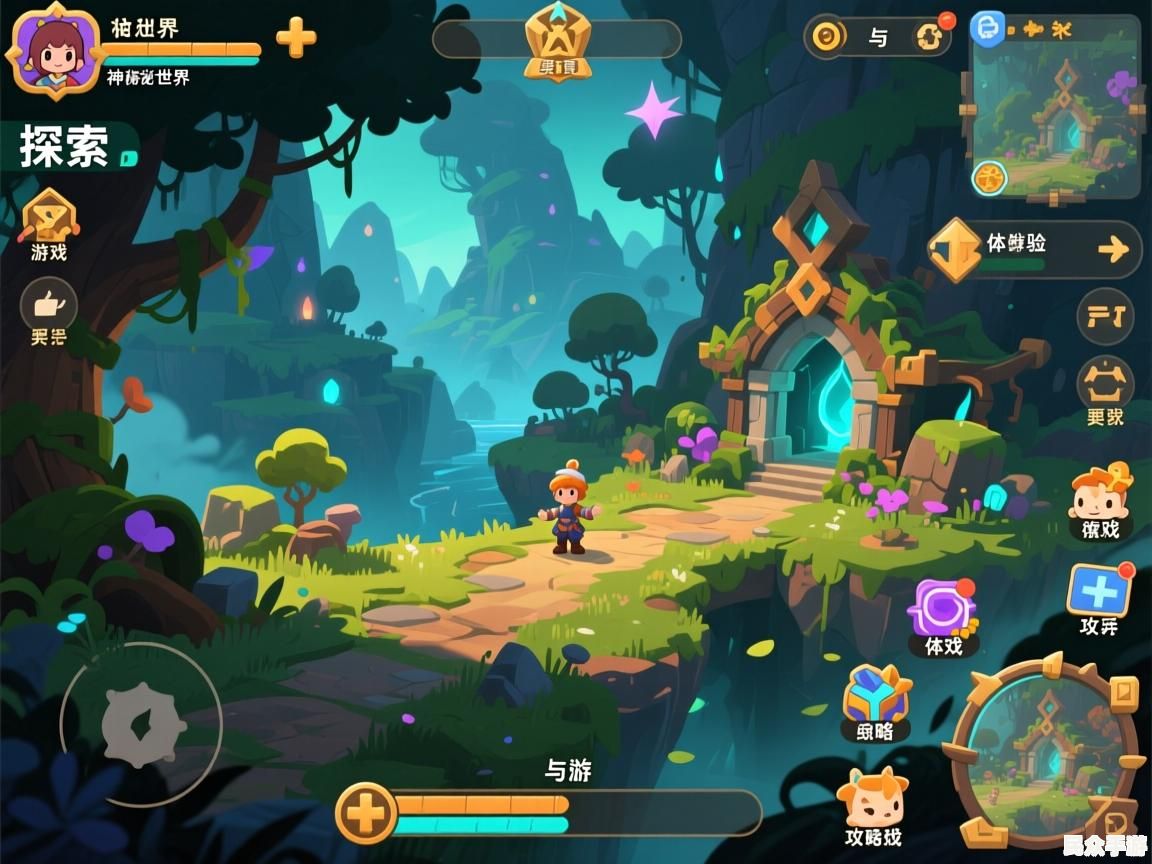Click the round sliders settings button
Viewport: 1152px width, 864px height.
point(1105,318)
